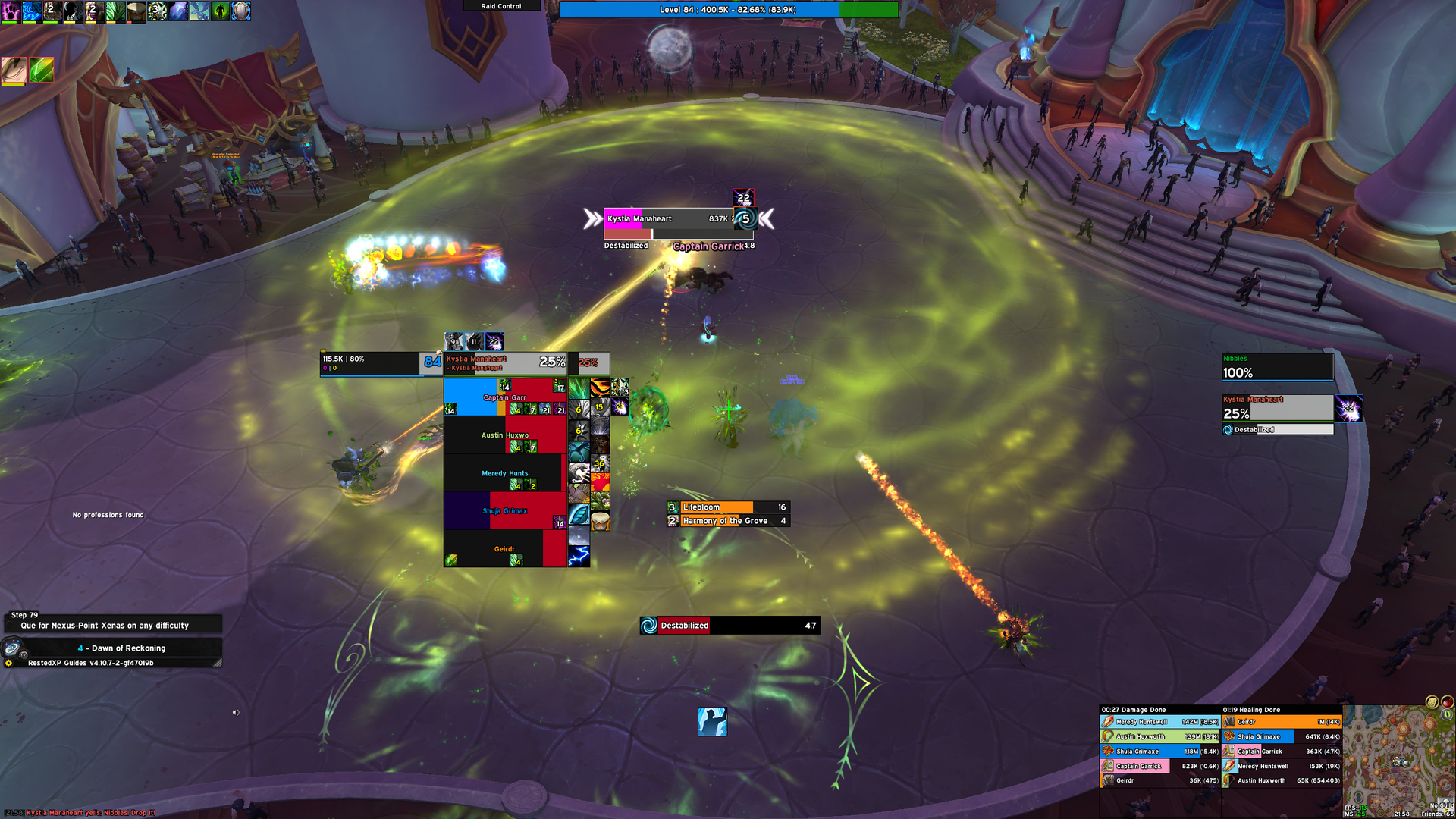The image size is (1456, 819).
Task: Click the drum icon in the cooldown column
Action: click(x=600, y=521)
